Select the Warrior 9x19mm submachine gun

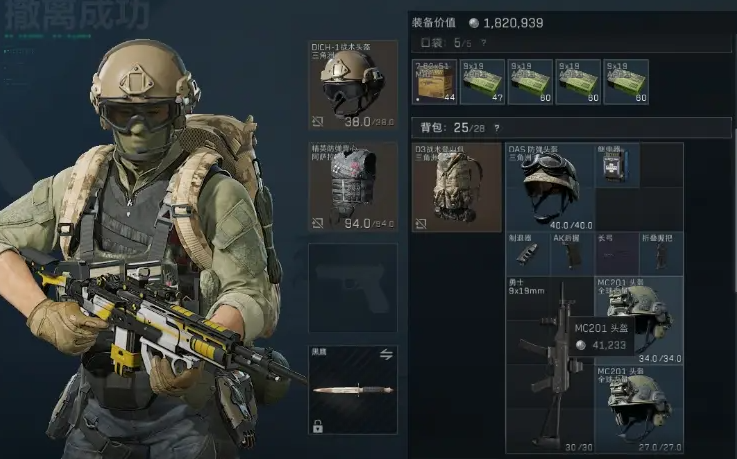pos(549,365)
